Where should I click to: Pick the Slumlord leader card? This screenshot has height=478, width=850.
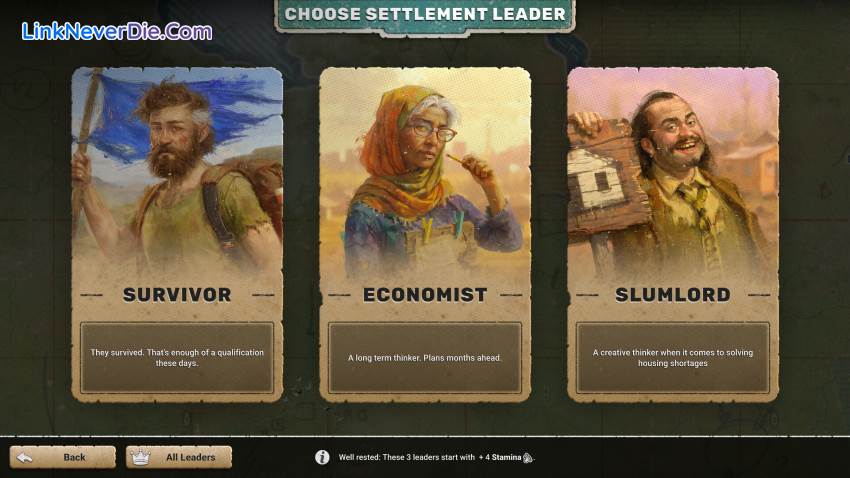(x=672, y=235)
